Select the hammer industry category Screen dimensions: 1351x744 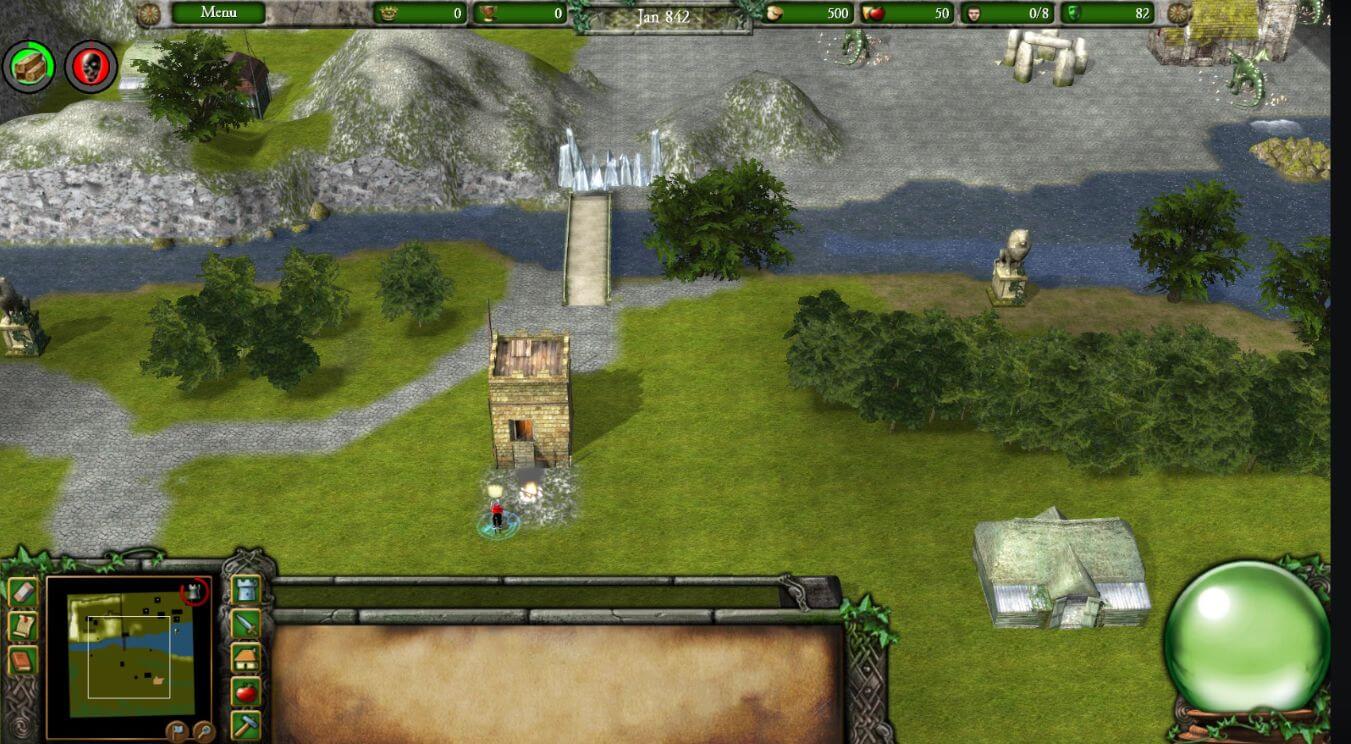pos(246,723)
